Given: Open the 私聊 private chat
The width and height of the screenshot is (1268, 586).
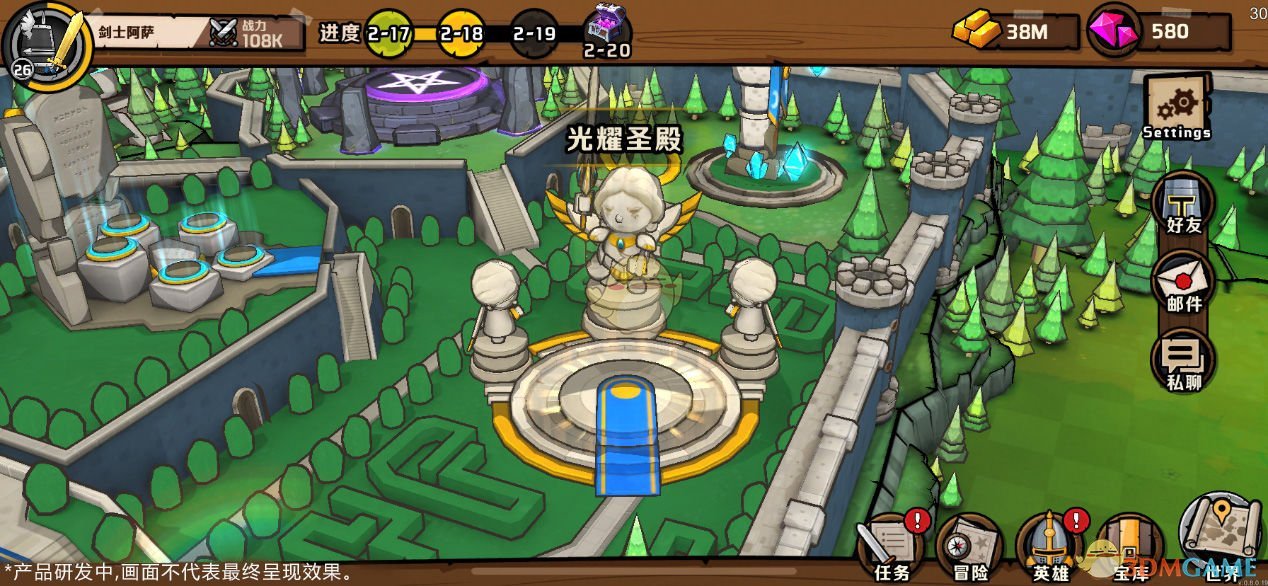Looking at the screenshot, I should (x=1183, y=360).
